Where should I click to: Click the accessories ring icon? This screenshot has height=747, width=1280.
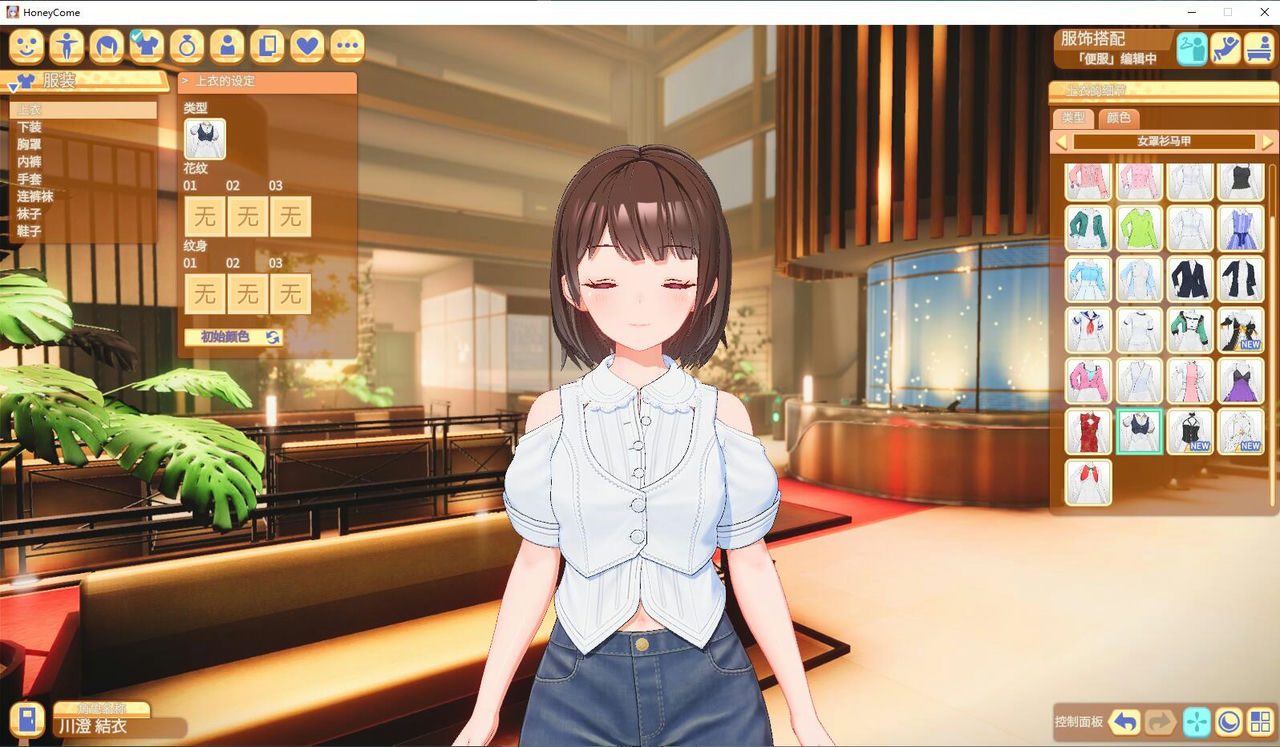[186, 46]
